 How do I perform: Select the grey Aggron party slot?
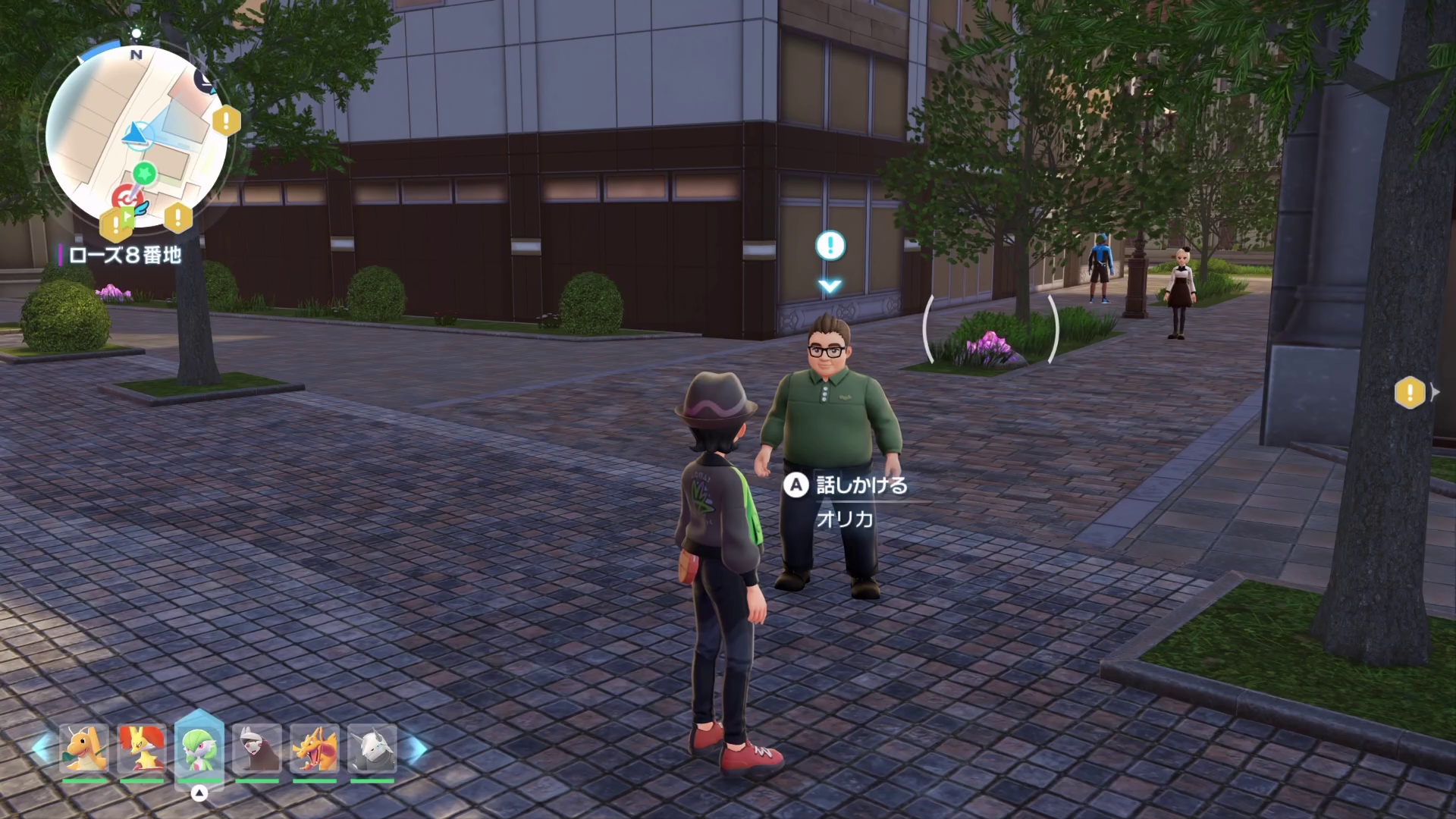372,748
